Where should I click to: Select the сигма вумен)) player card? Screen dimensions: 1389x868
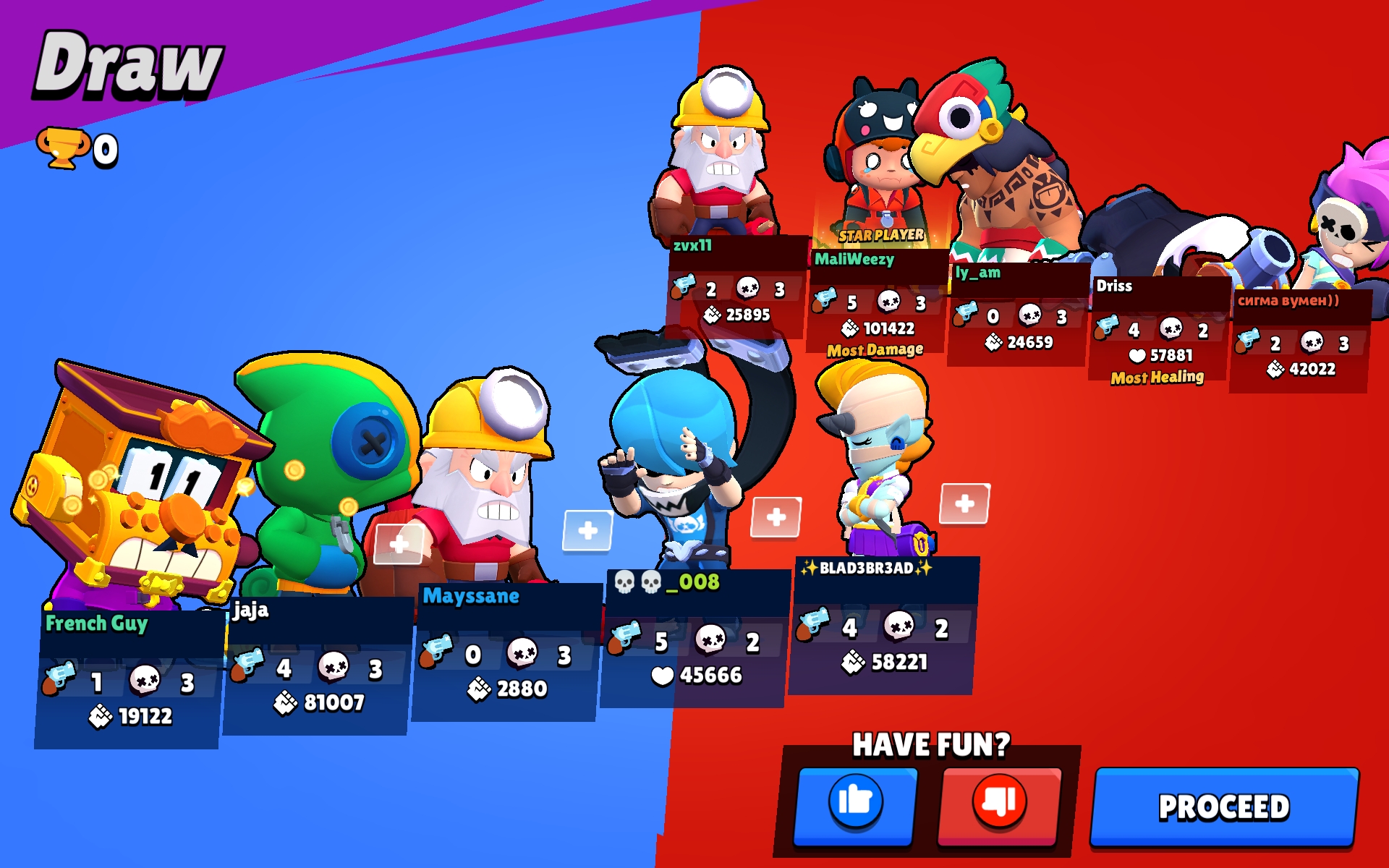(1300, 342)
